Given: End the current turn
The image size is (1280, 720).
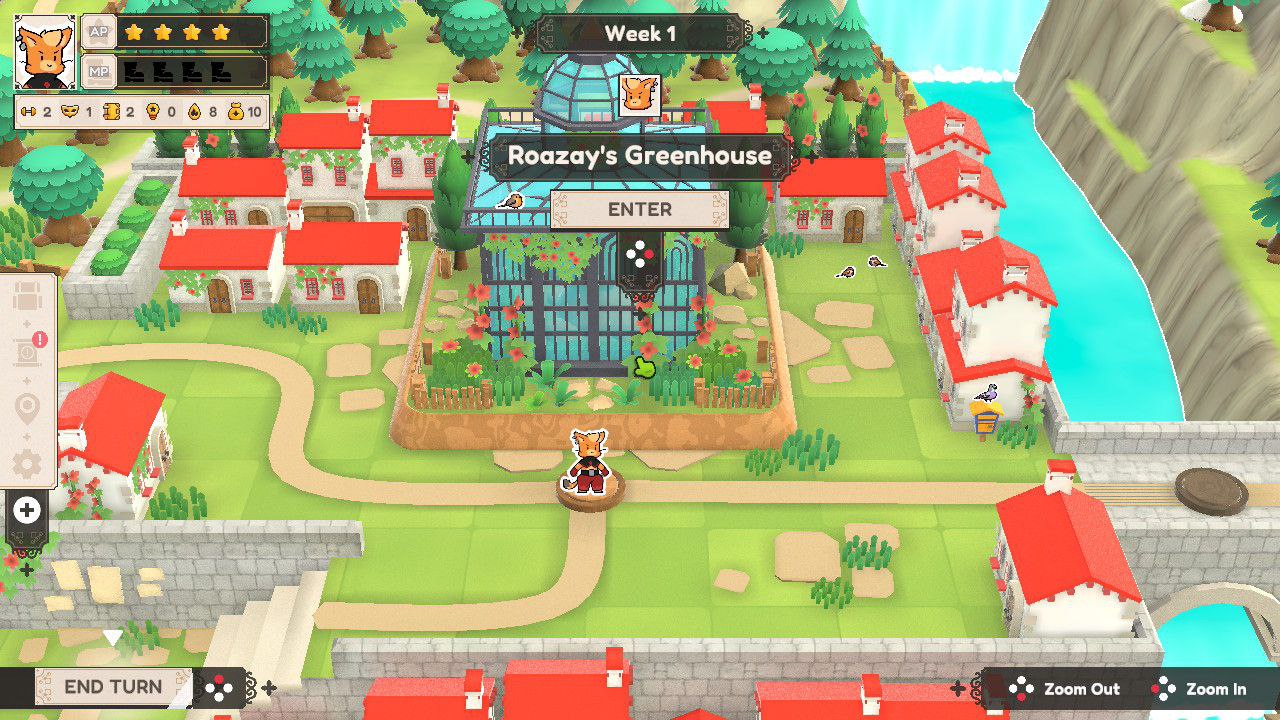Looking at the screenshot, I should [113, 687].
